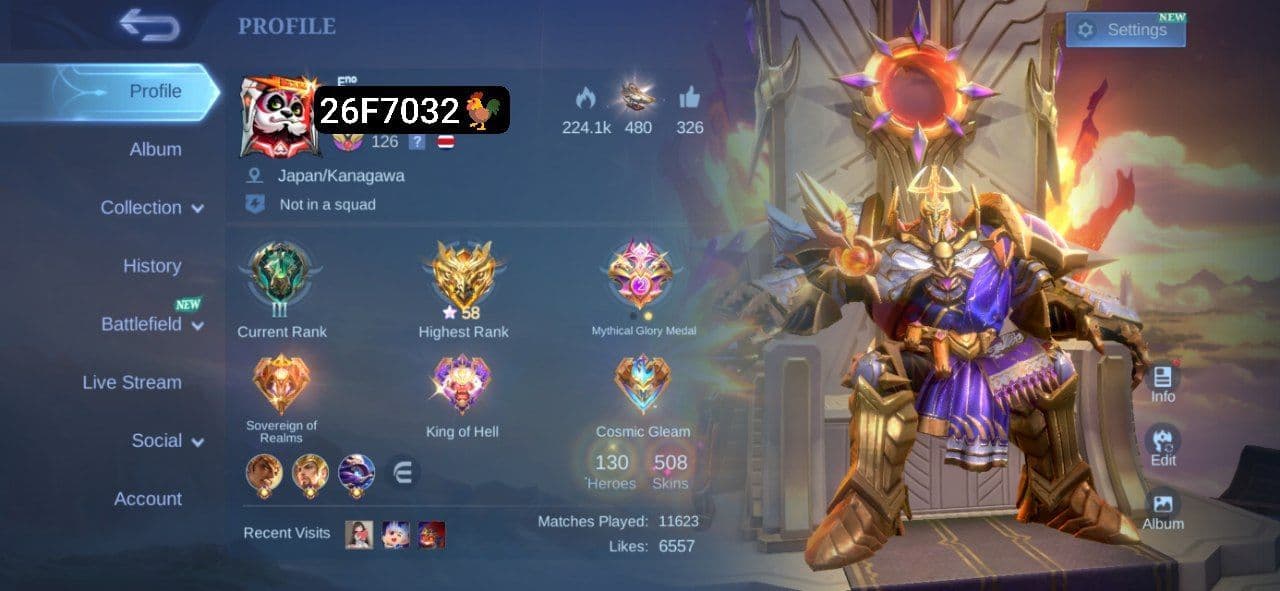Open the Account tab
This screenshot has width=1280, height=591.
(148, 499)
